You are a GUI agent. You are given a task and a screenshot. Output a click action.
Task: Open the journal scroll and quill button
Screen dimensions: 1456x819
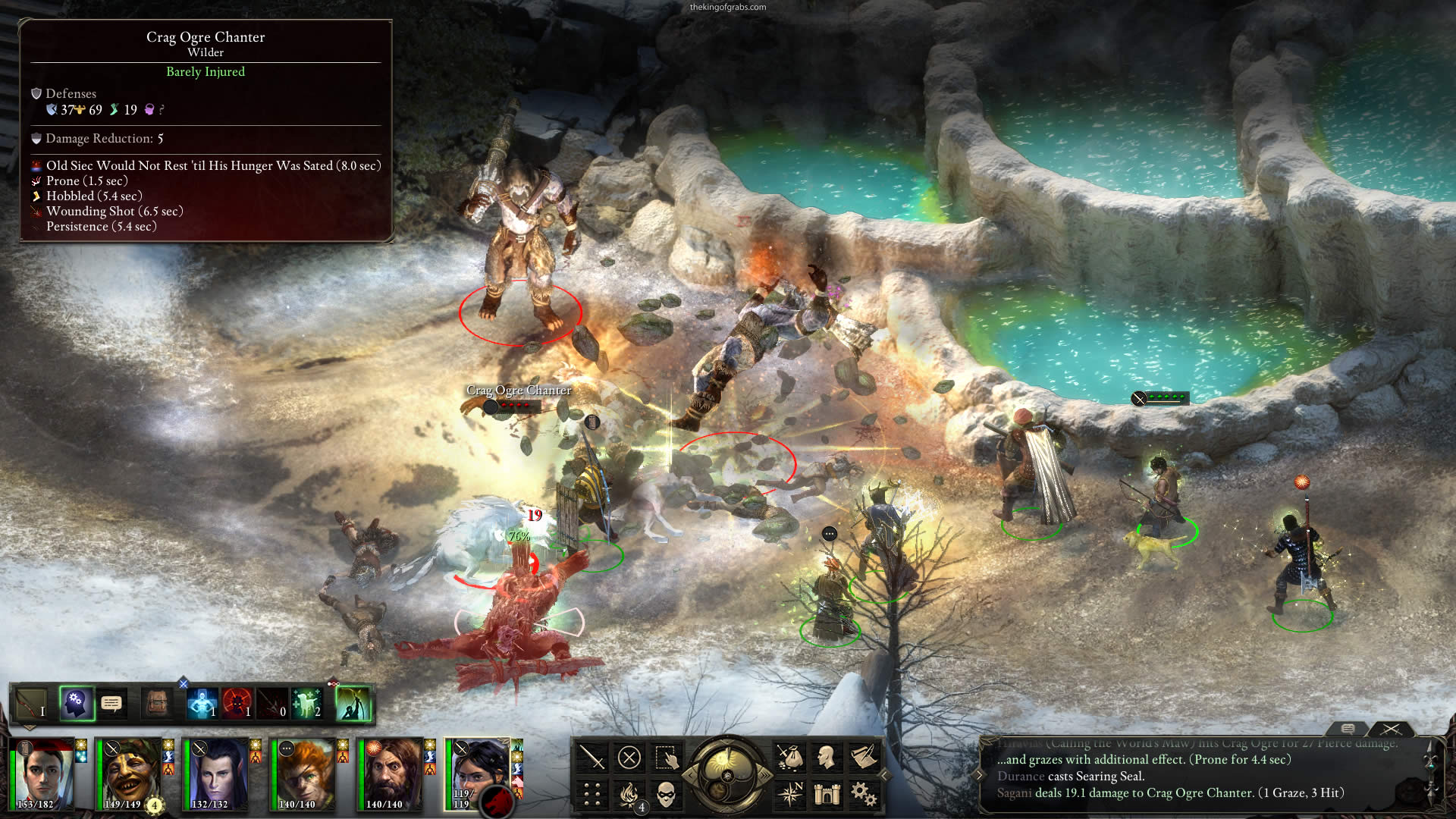[x=863, y=758]
